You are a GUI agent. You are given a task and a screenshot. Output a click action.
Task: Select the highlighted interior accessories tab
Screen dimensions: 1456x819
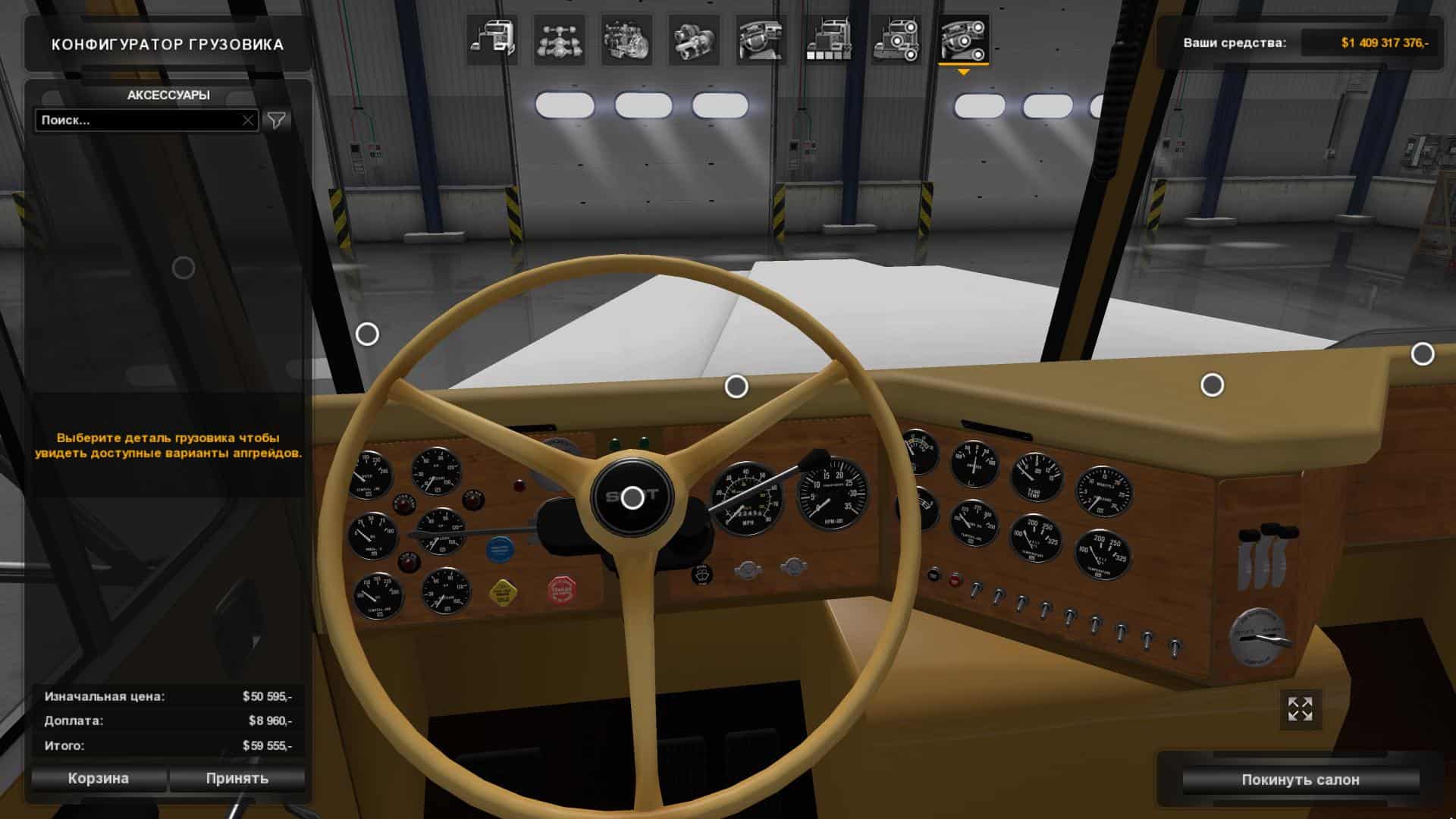point(963,40)
